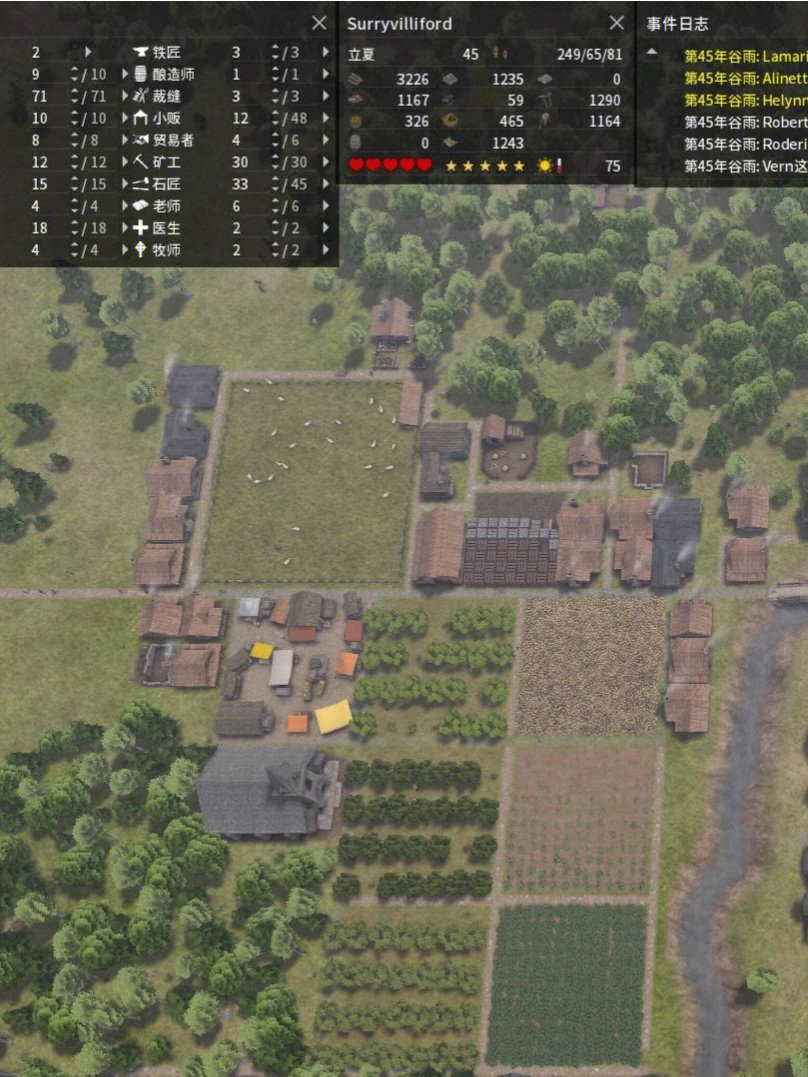
Task: Adjust the 医生 doctor worker stepper
Action: click(x=275, y=228)
